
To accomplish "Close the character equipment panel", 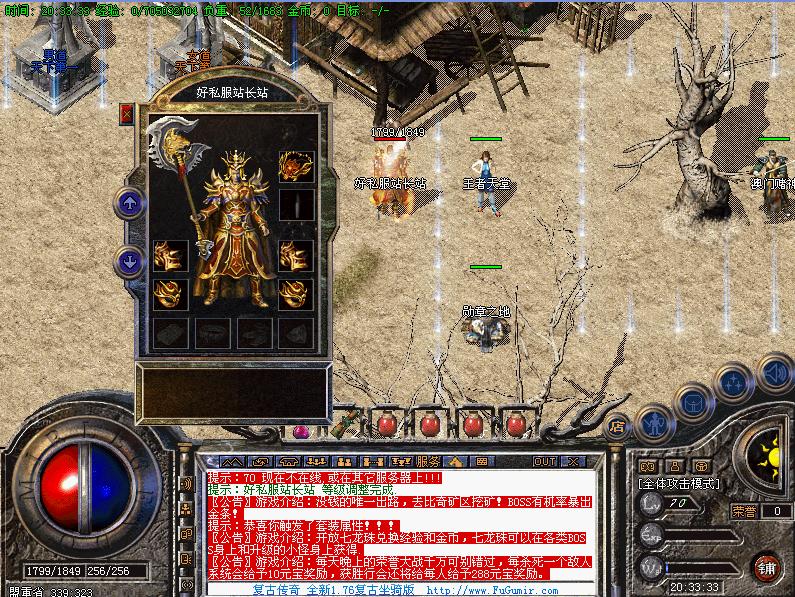I will coord(126,113).
